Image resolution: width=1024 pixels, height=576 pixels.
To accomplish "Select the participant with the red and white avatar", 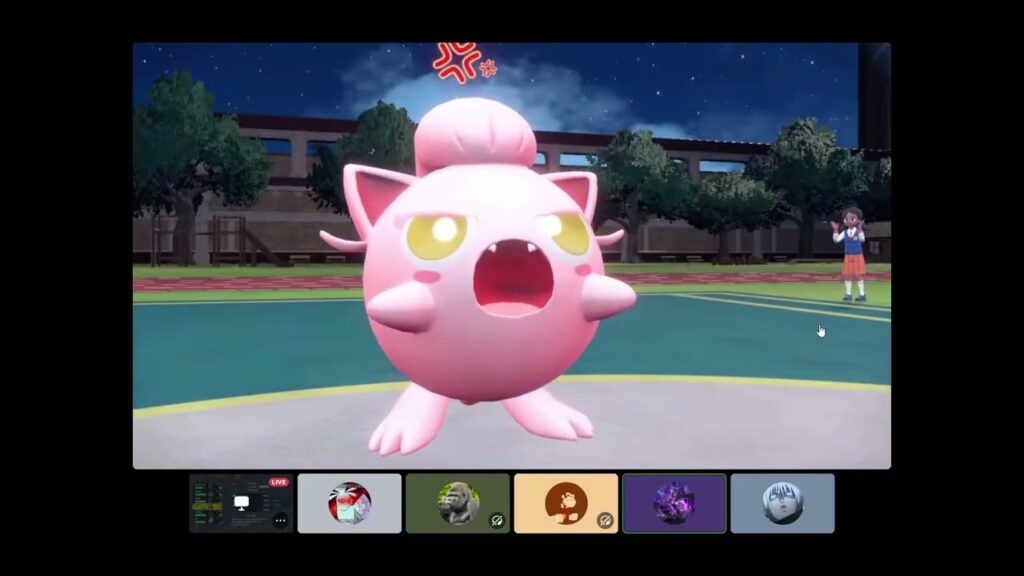I will 350,503.
